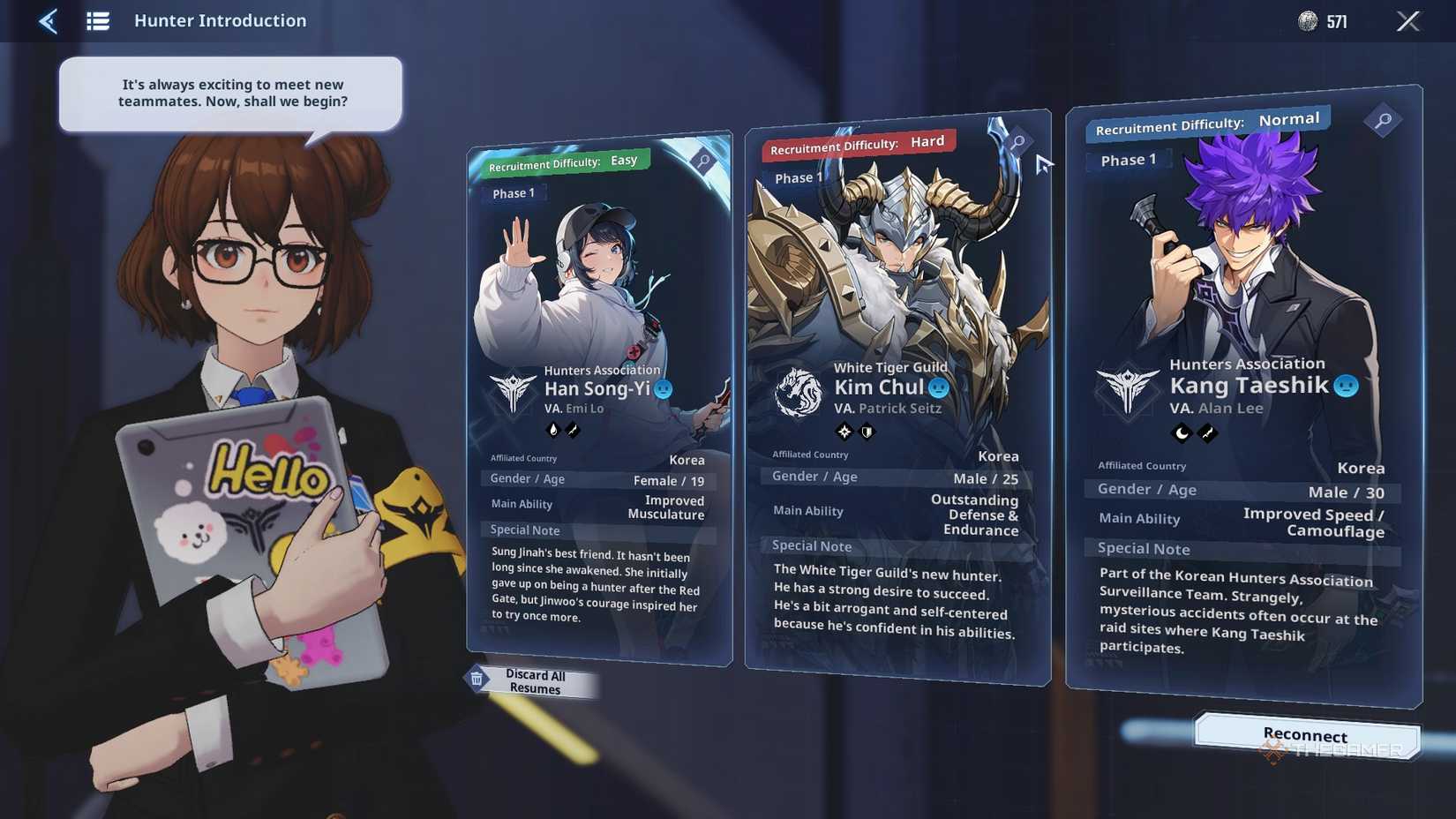1456x819 pixels.
Task: Click the shield icon under Kim Chul's name
Action: tap(867, 431)
